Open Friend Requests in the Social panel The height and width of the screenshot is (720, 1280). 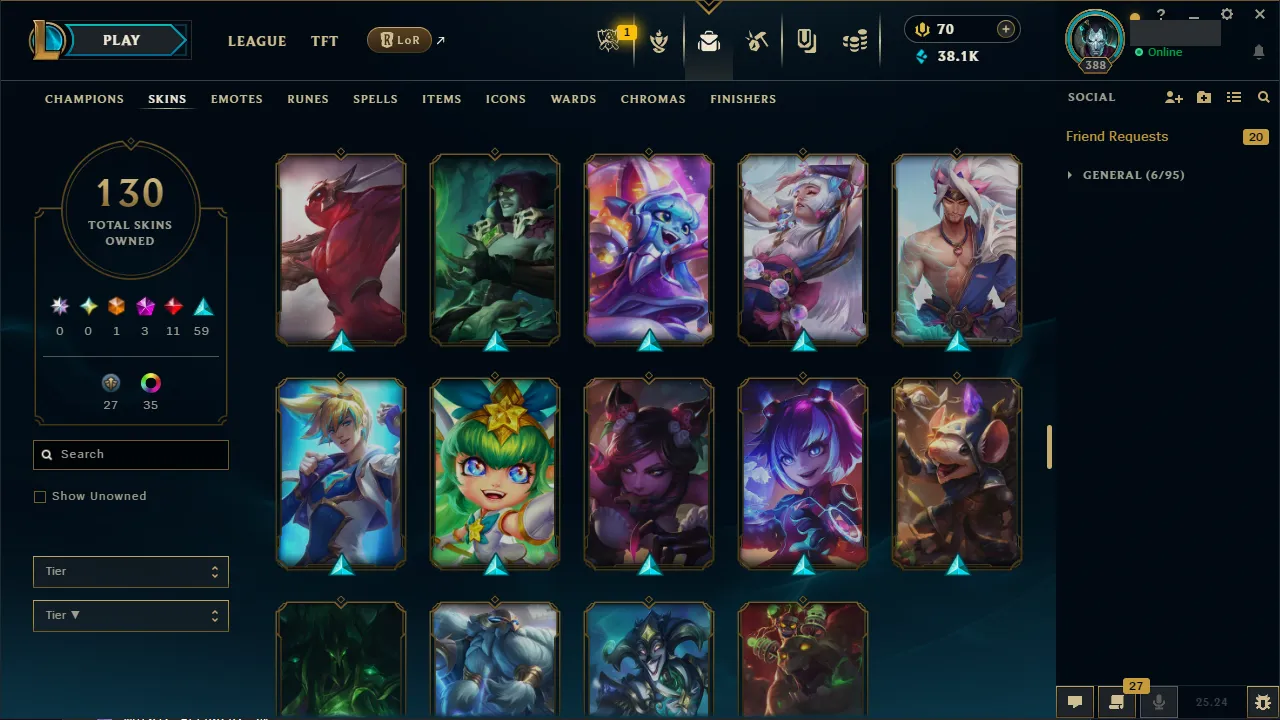click(x=1117, y=136)
